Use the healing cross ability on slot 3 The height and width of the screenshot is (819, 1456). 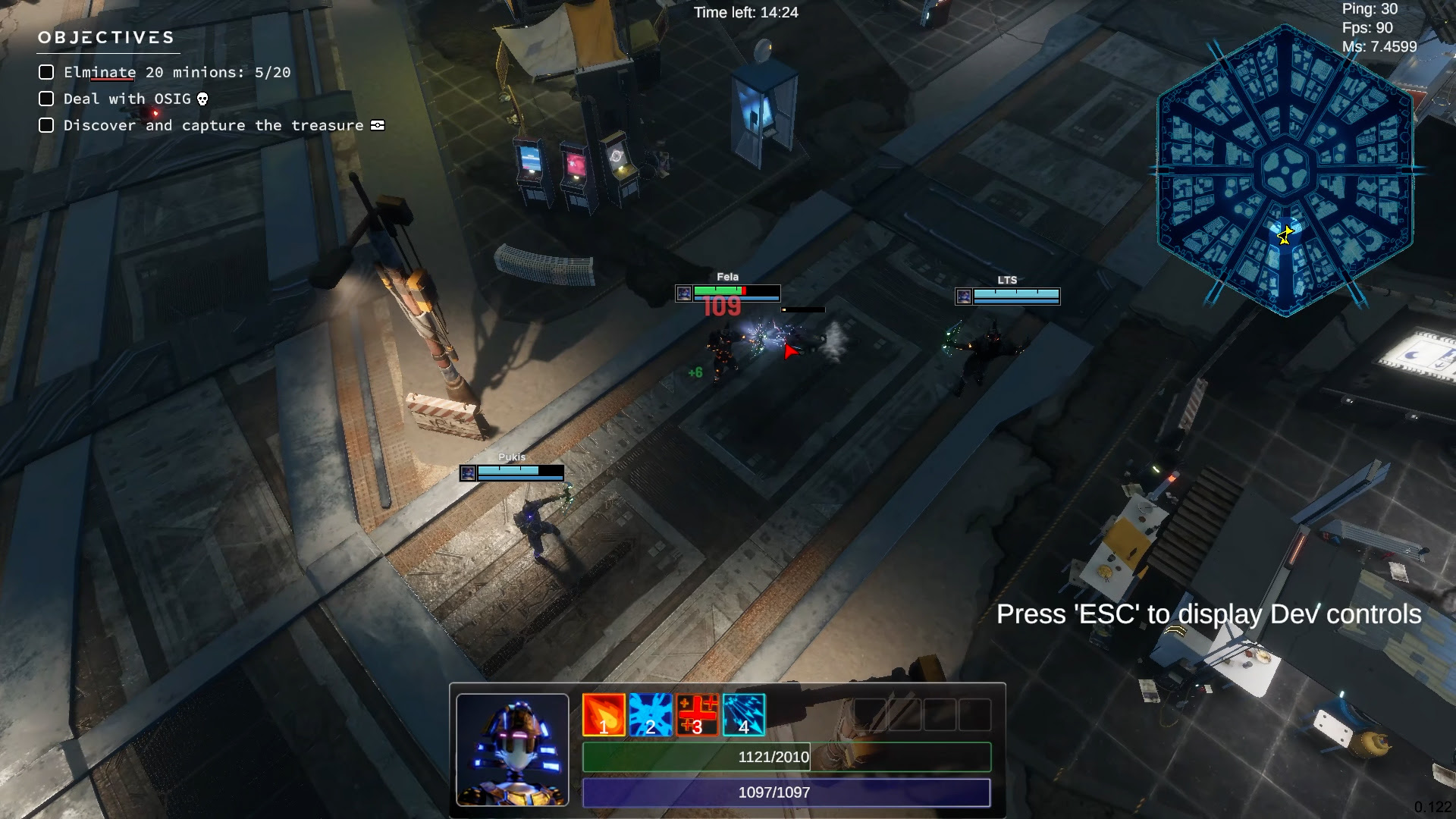(697, 713)
